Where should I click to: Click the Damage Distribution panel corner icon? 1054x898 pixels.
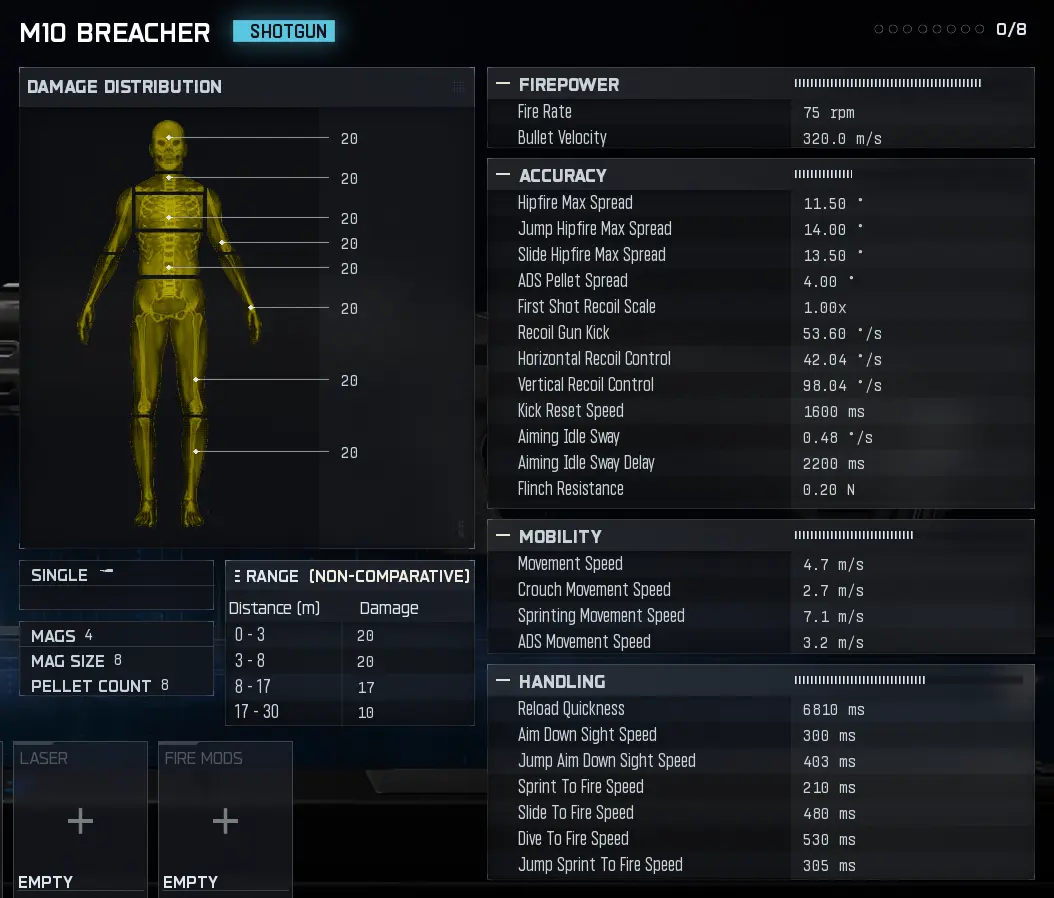click(x=458, y=87)
